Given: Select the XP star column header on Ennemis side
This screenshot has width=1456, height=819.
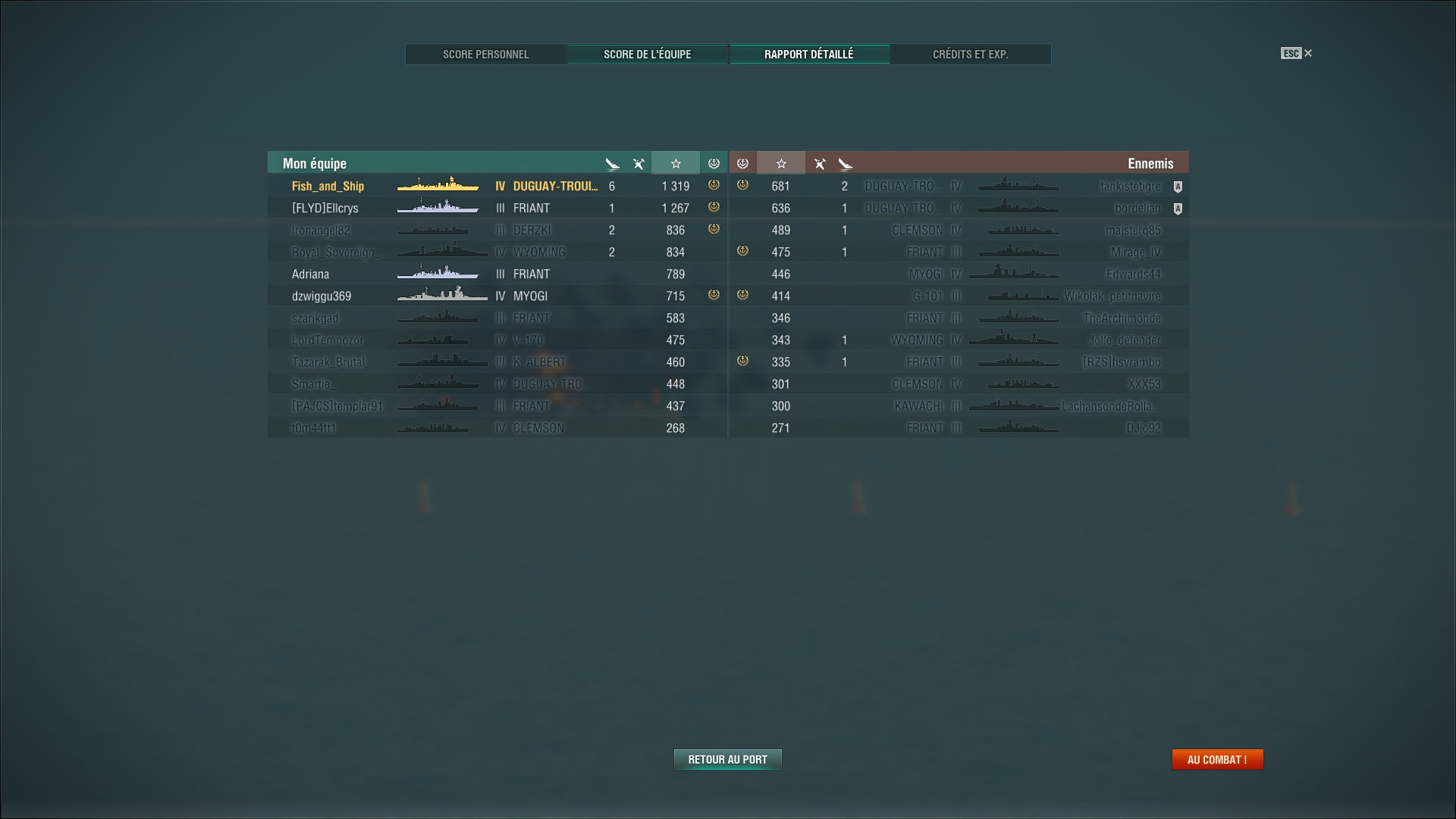Looking at the screenshot, I should coord(780,162).
